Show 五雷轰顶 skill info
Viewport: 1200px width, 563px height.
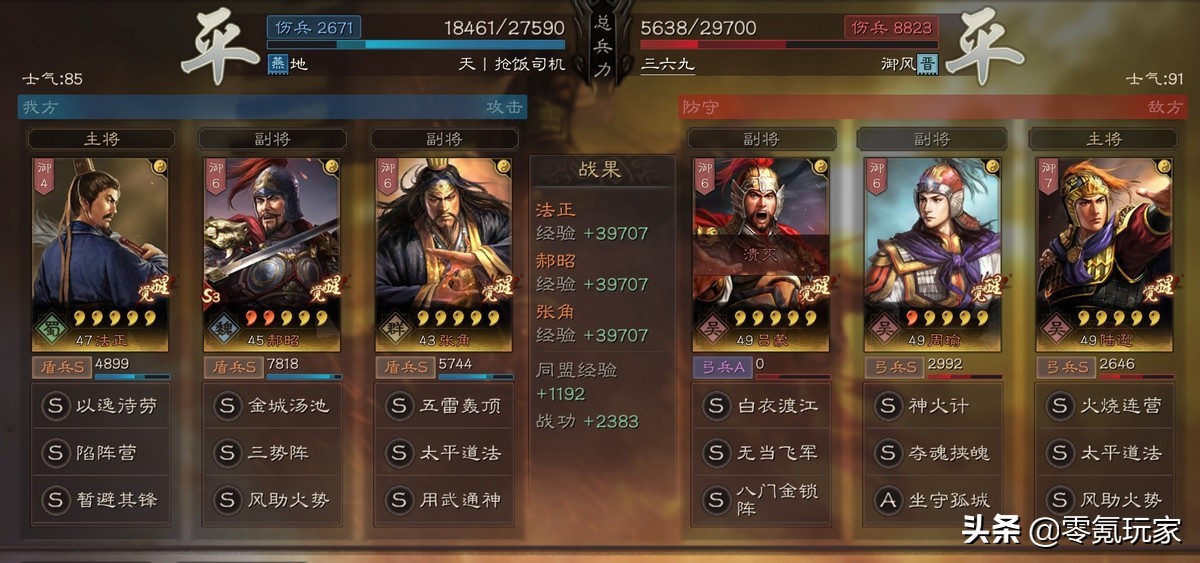pyautogui.click(x=443, y=406)
